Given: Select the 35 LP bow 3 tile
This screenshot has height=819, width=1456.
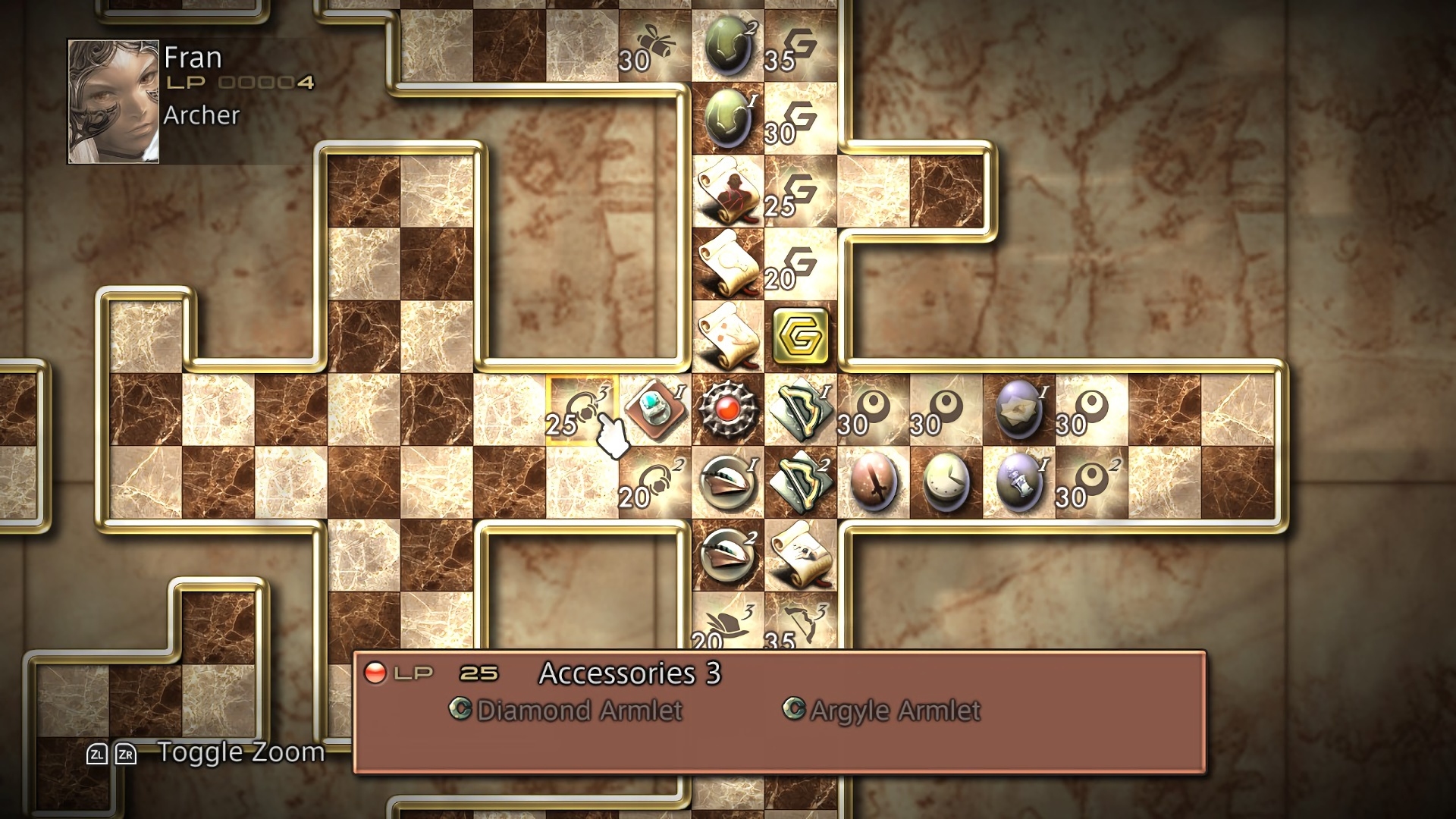Looking at the screenshot, I should coord(800,626).
